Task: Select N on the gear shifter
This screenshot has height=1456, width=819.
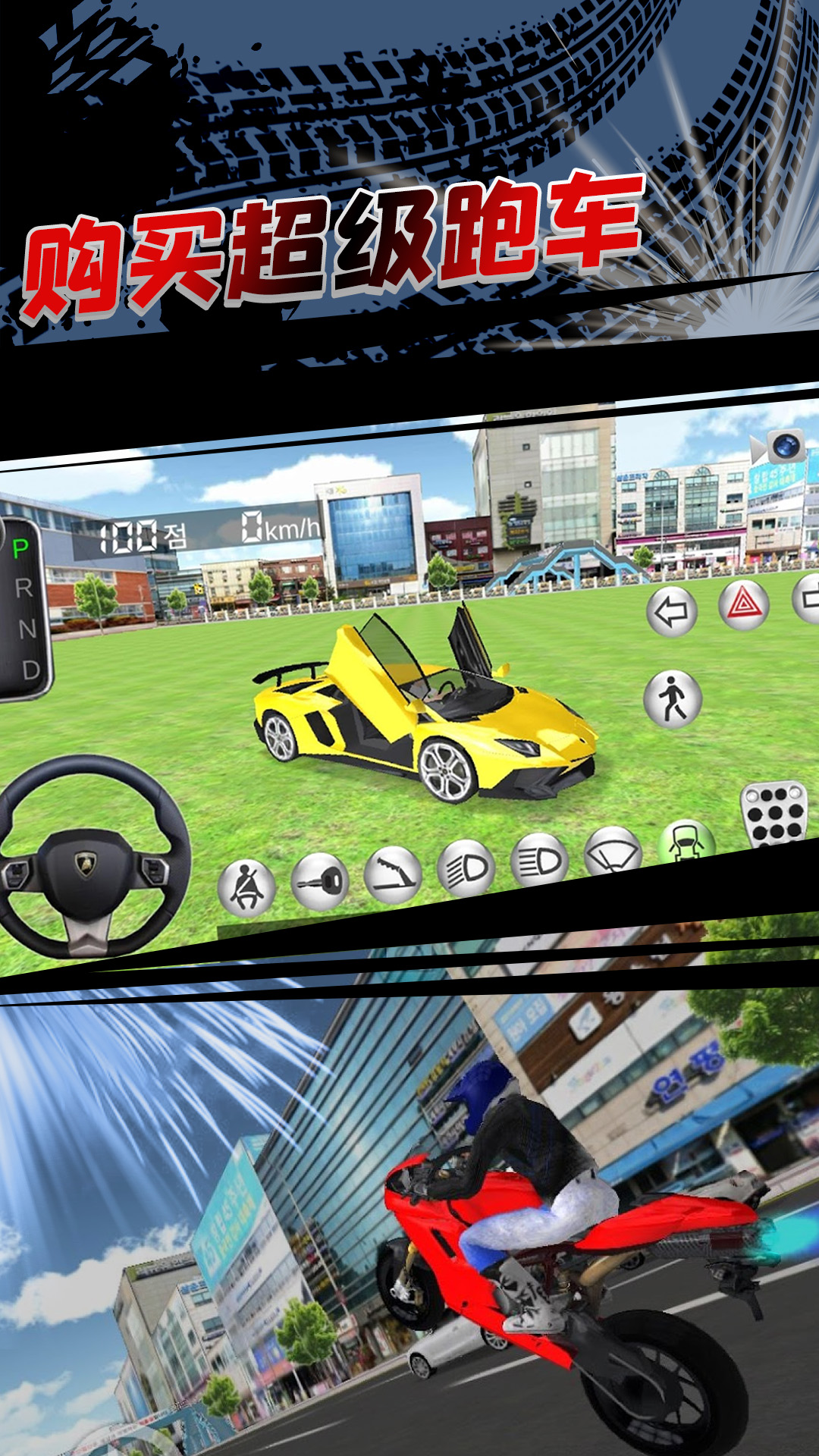Action: tap(27, 629)
